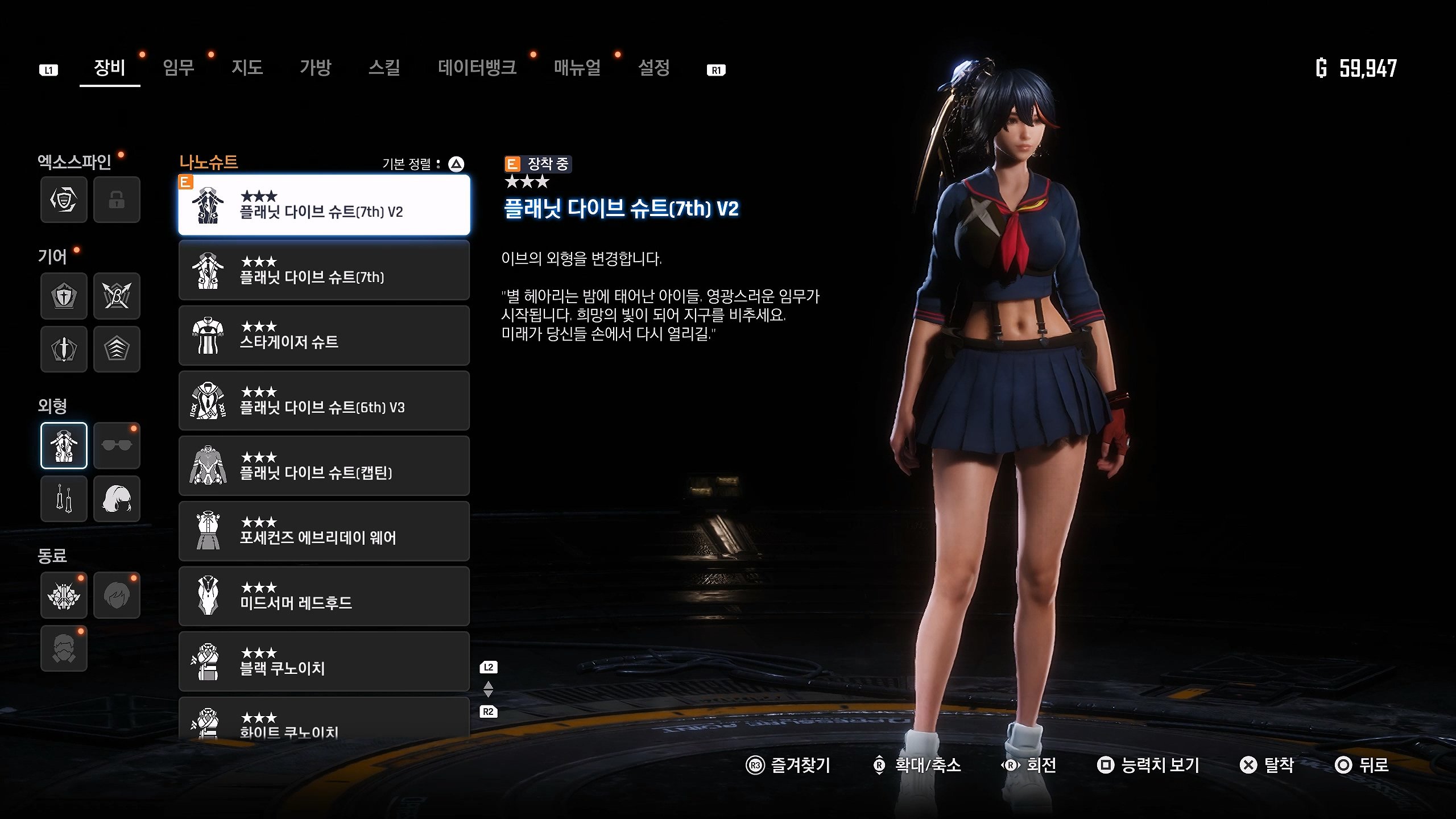The image size is (1456, 819).
Task: Open the sunglasses accessory slot
Action: 117,446
